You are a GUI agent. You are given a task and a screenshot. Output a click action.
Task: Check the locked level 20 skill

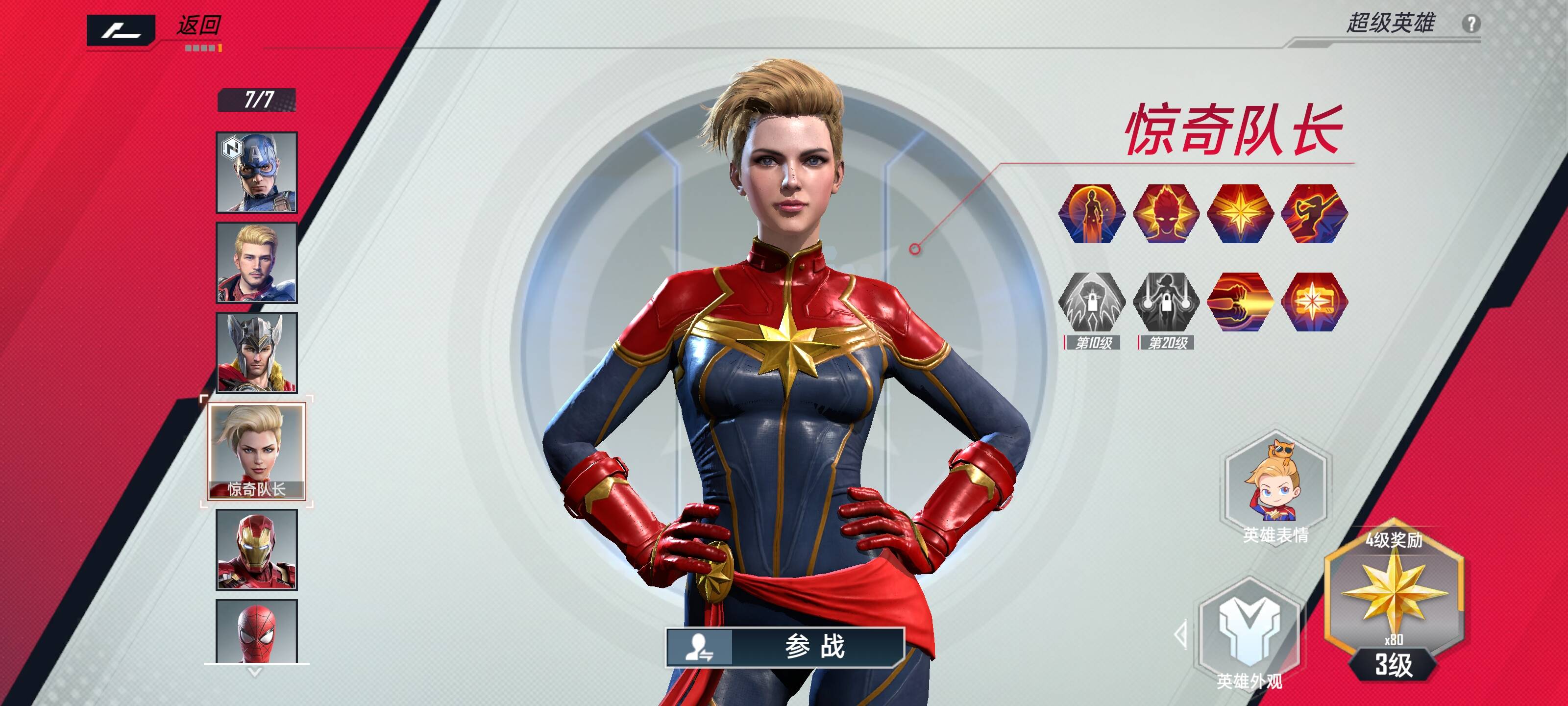pos(1166,303)
